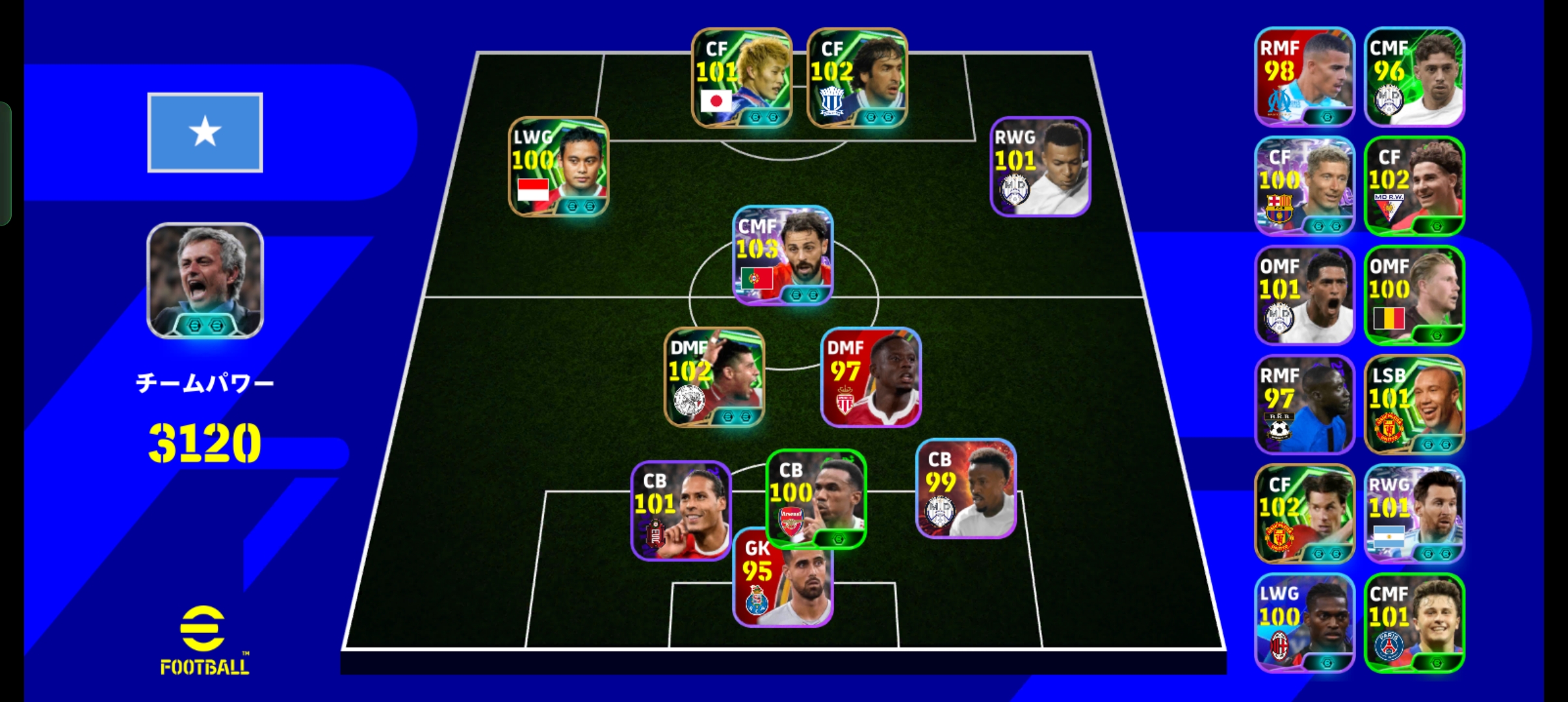This screenshot has height=702, width=1568.
Task: Pick the CMF 101 Paris substitute card
Action: (x=1414, y=623)
